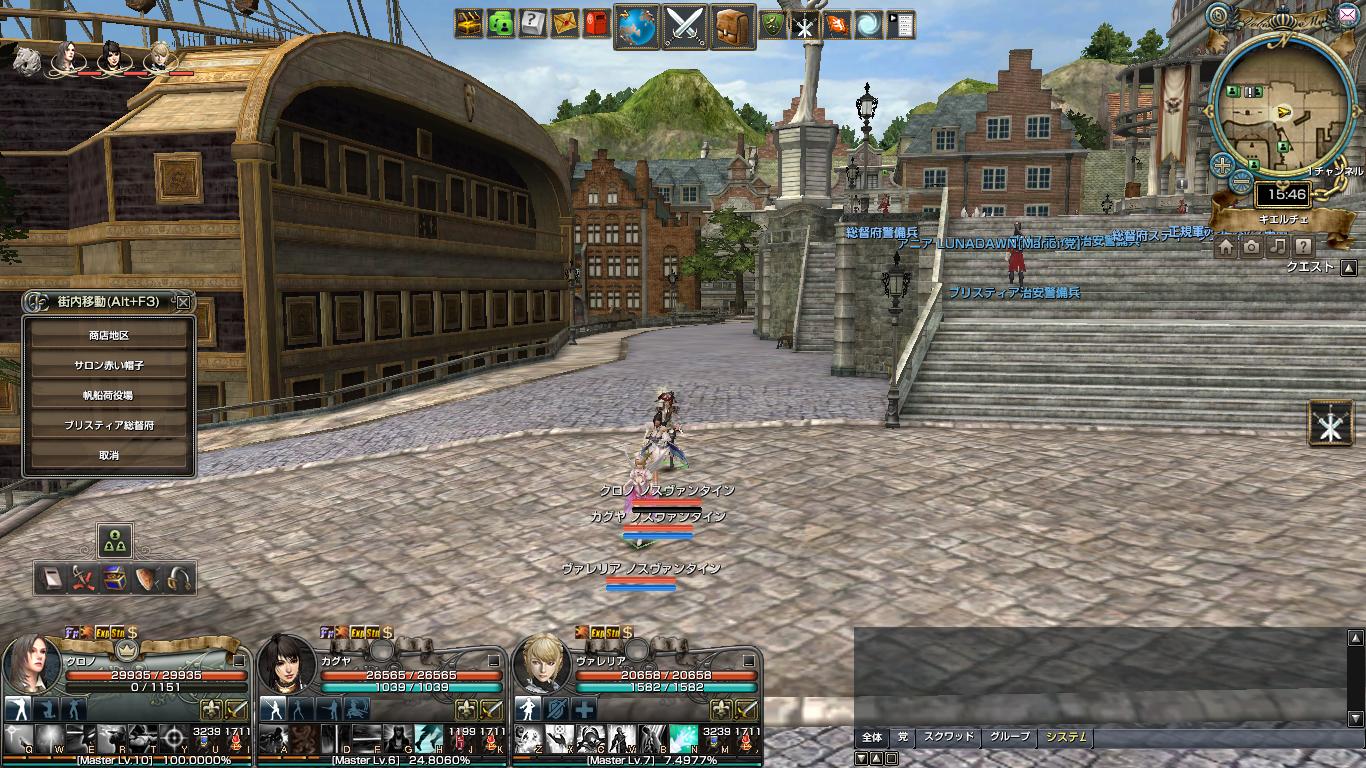Zoom out the minimap with minus button

tap(1240, 182)
